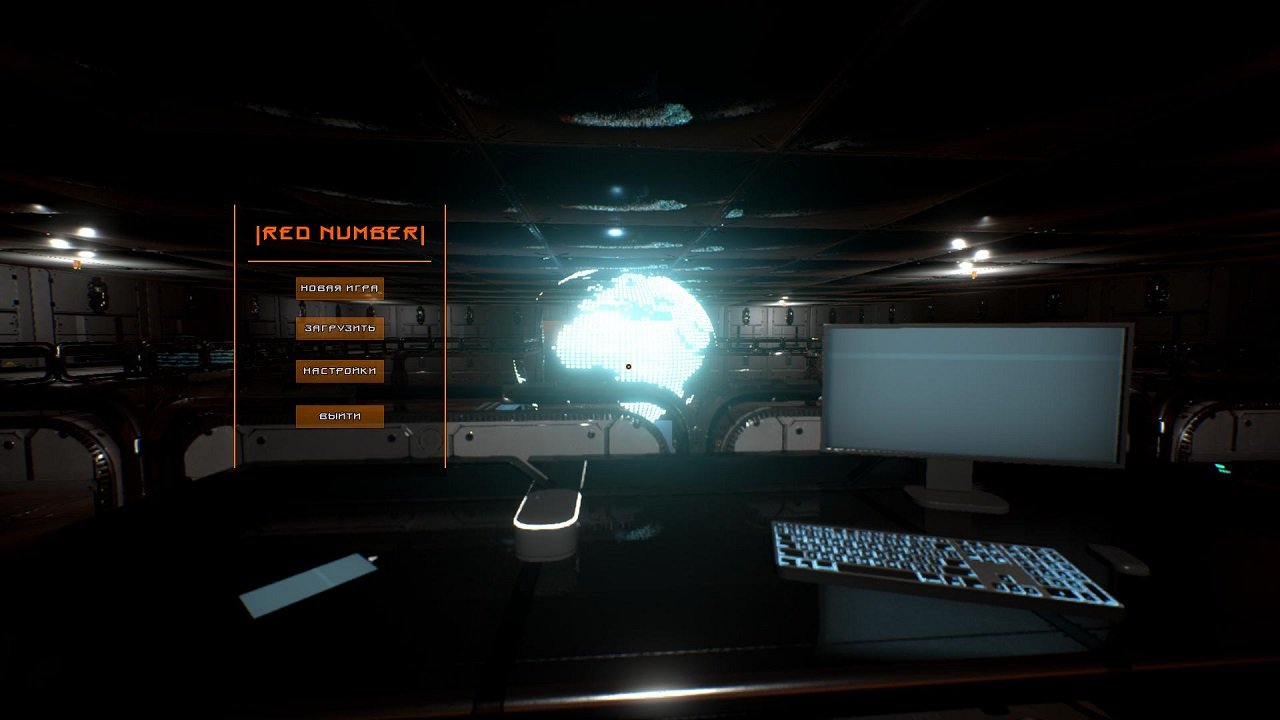Select the computer monitor on the desk
Screen dimensions: 1280x720
click(x=975, y=390)
